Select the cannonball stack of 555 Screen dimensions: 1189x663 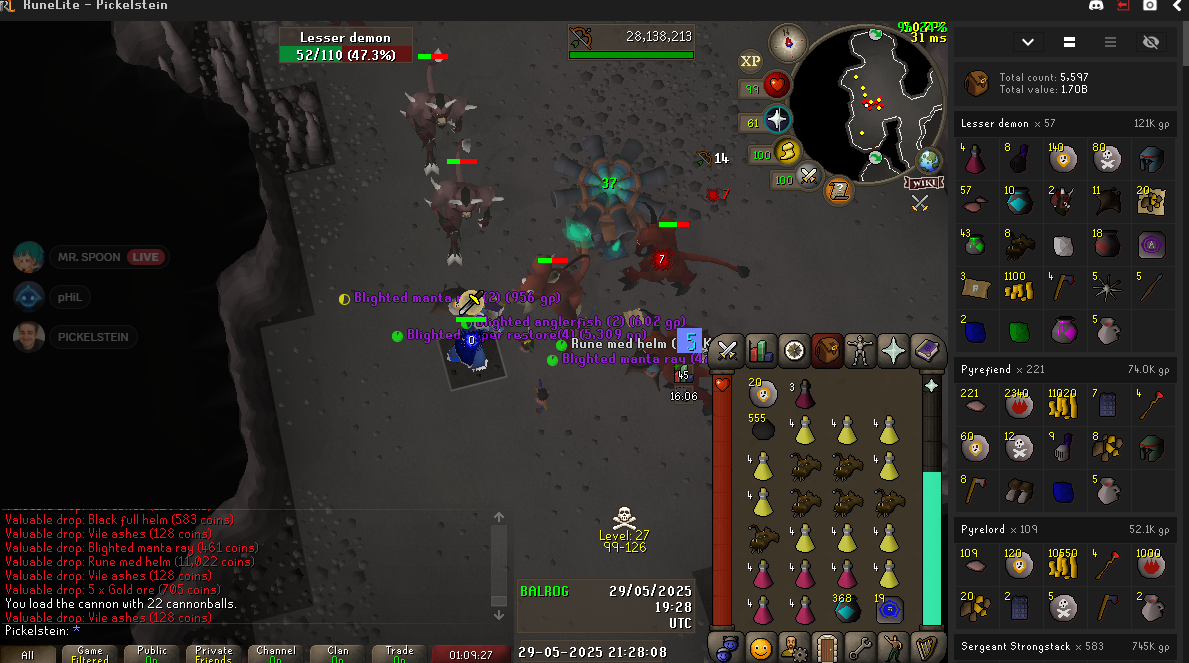coord(763,429)
